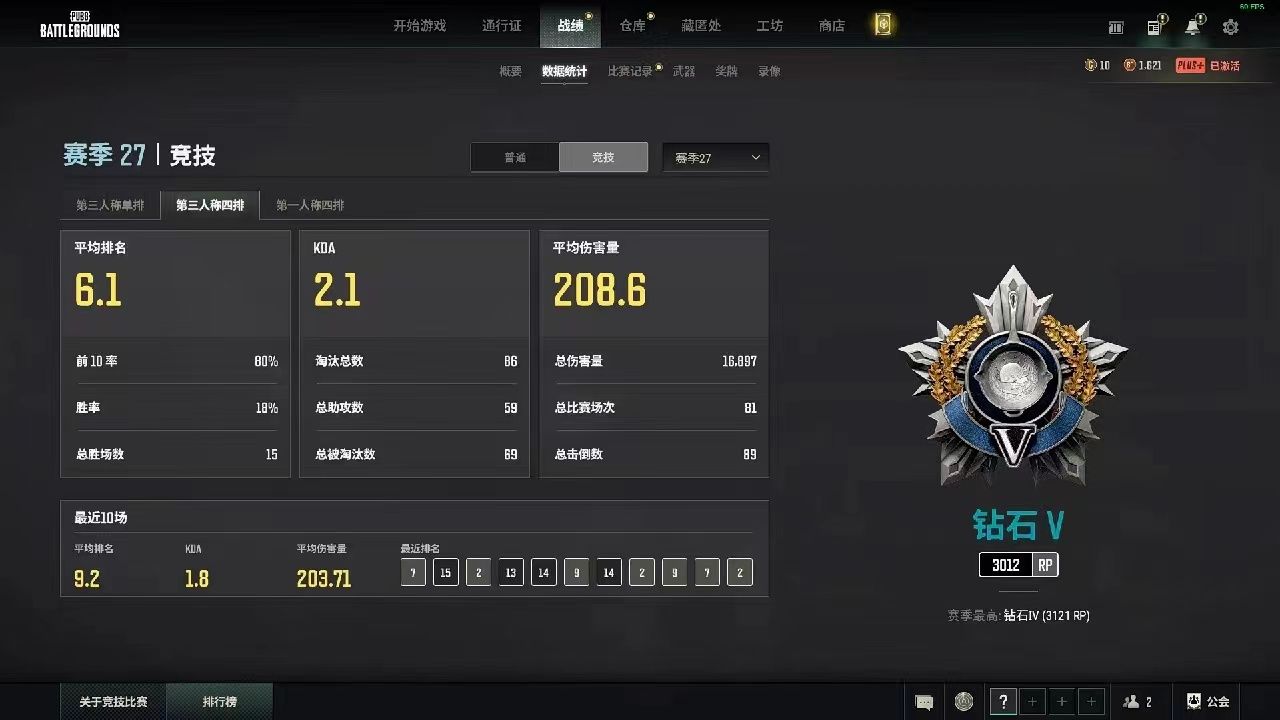Switch to the 普通 mode toggle
This screenshot has width=1280, height=720.
[515, 157]
